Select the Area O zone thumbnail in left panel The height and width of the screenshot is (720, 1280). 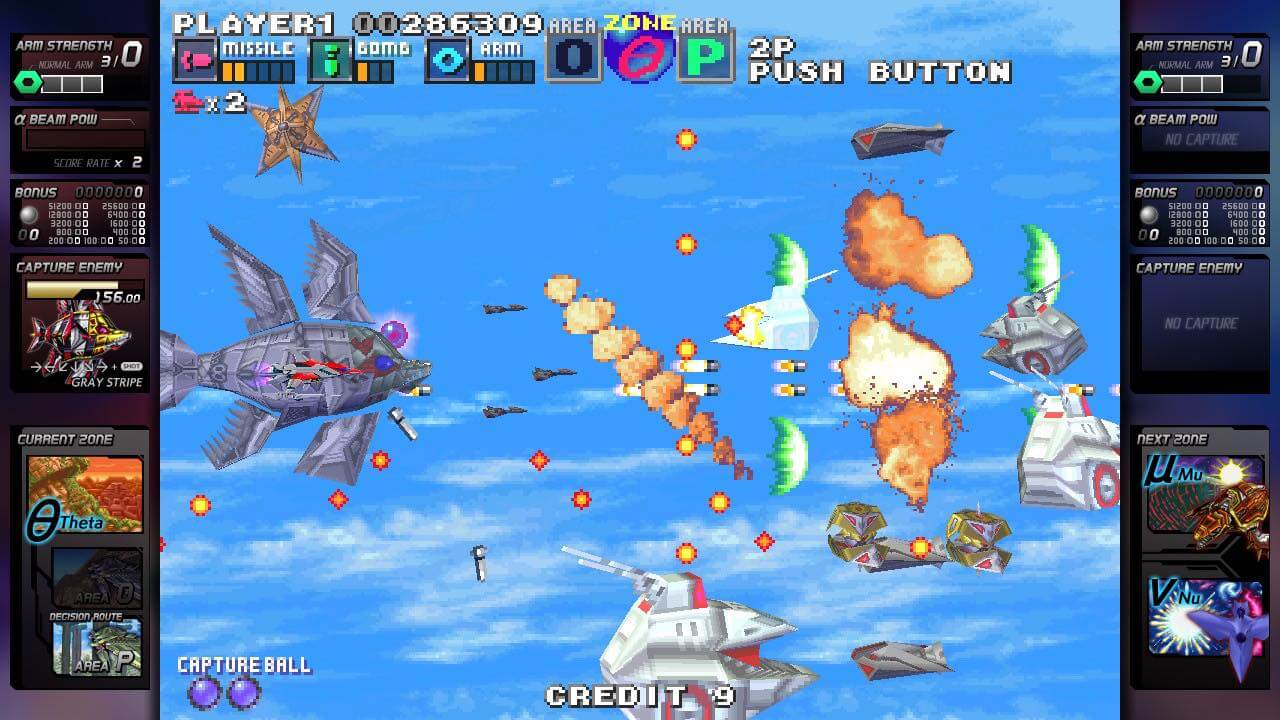tap(97, 576)
